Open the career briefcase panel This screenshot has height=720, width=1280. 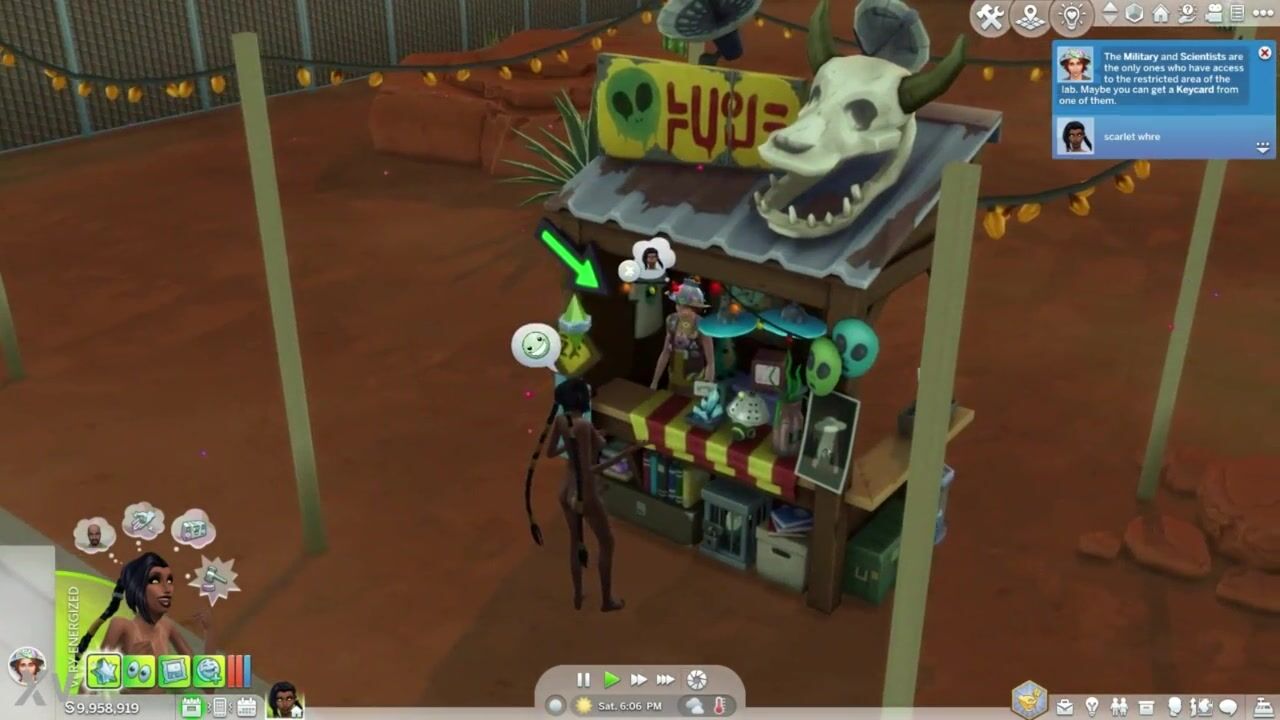coord(1065,707)
